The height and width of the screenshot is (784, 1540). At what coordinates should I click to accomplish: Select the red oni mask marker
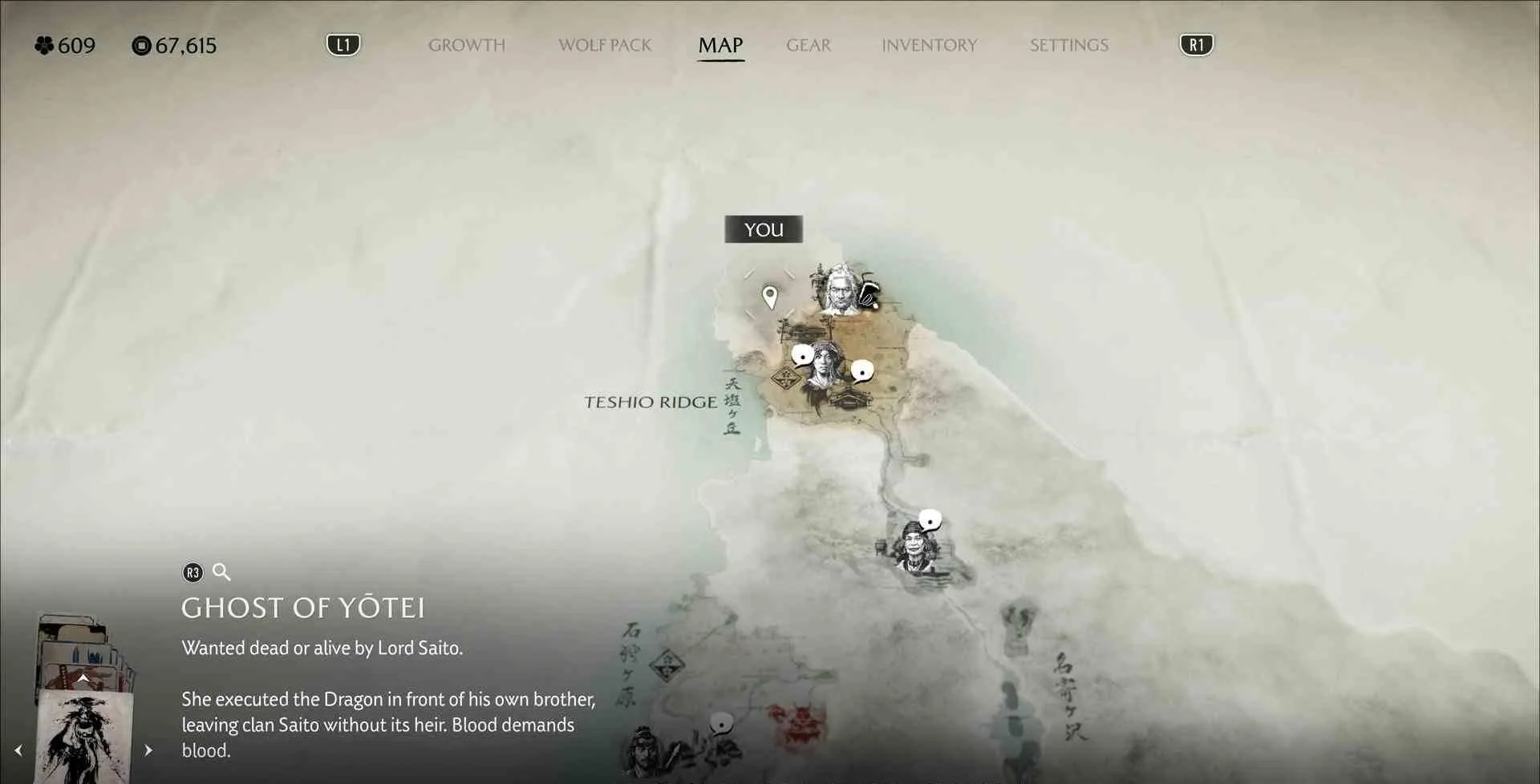click(799, 725)
